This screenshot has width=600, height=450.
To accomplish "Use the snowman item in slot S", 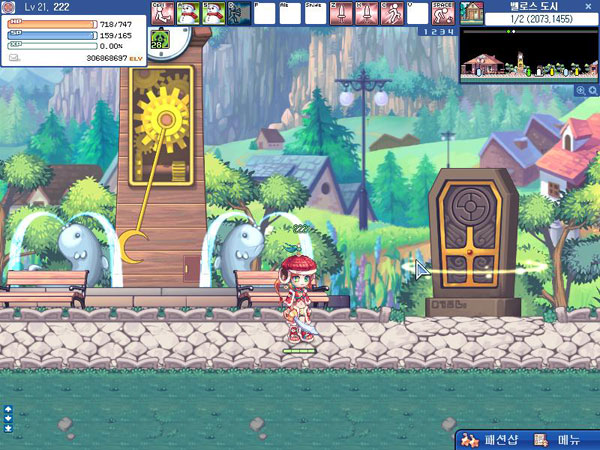I will click(x=213, y=13).
